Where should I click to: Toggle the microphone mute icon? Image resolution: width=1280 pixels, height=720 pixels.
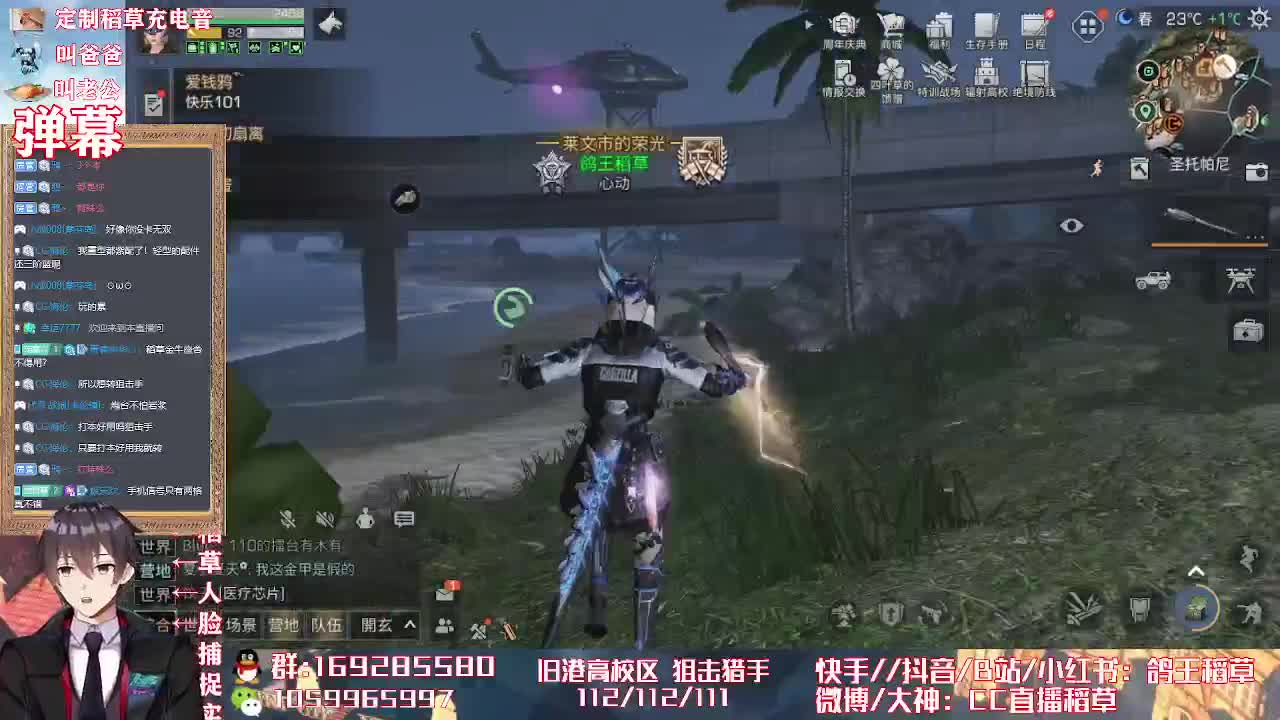coord(288,519)
